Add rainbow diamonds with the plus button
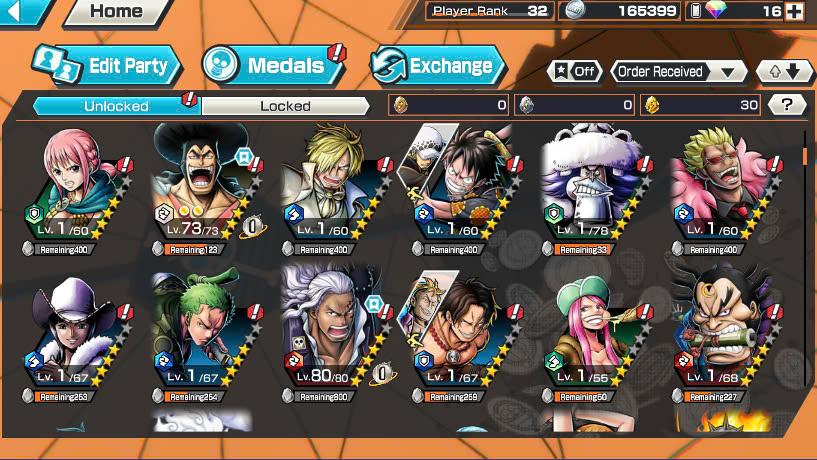This screenshot has width=817, height=460. 795,12
